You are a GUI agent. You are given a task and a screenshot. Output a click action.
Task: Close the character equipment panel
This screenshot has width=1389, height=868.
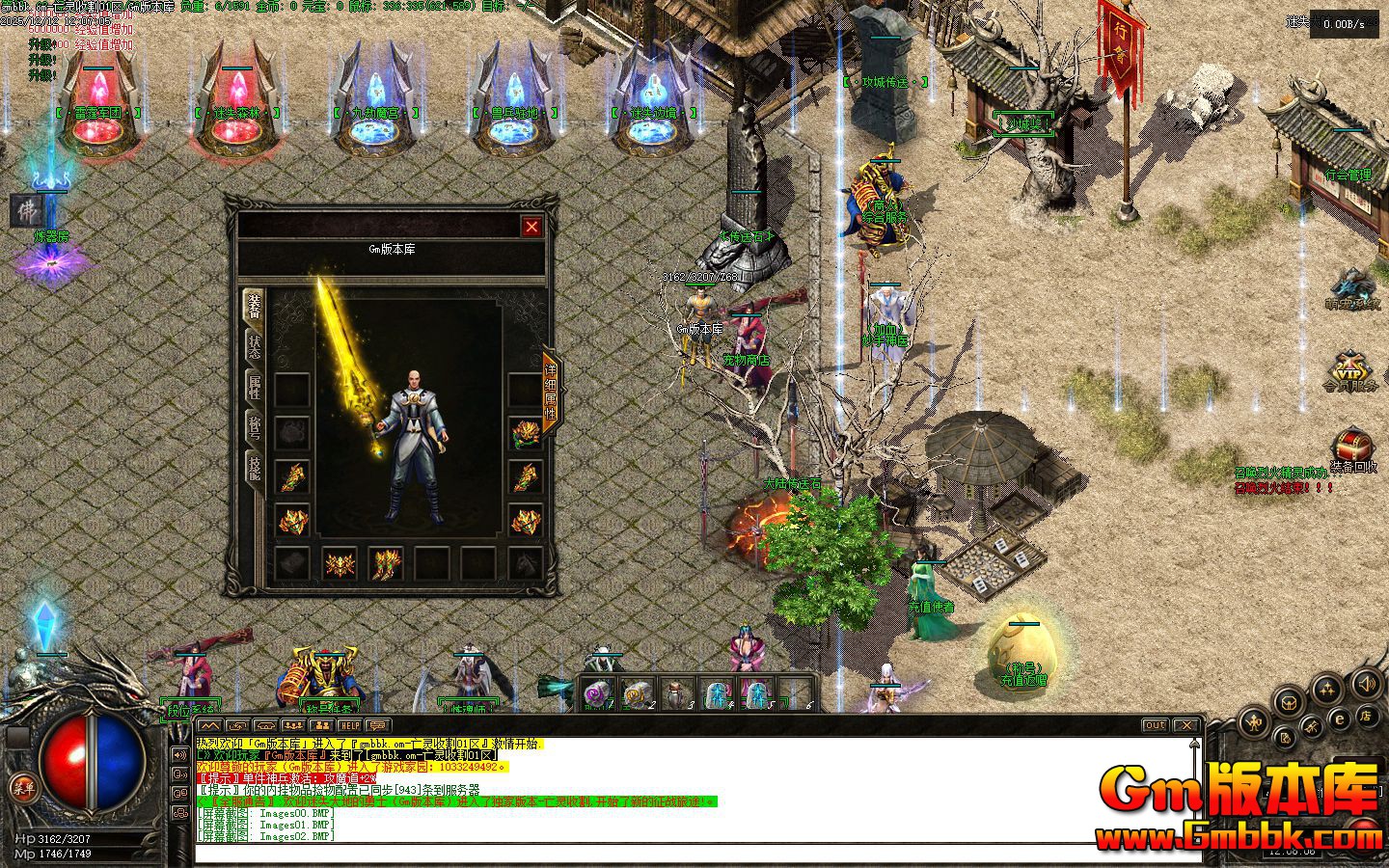tap(531, 227)
